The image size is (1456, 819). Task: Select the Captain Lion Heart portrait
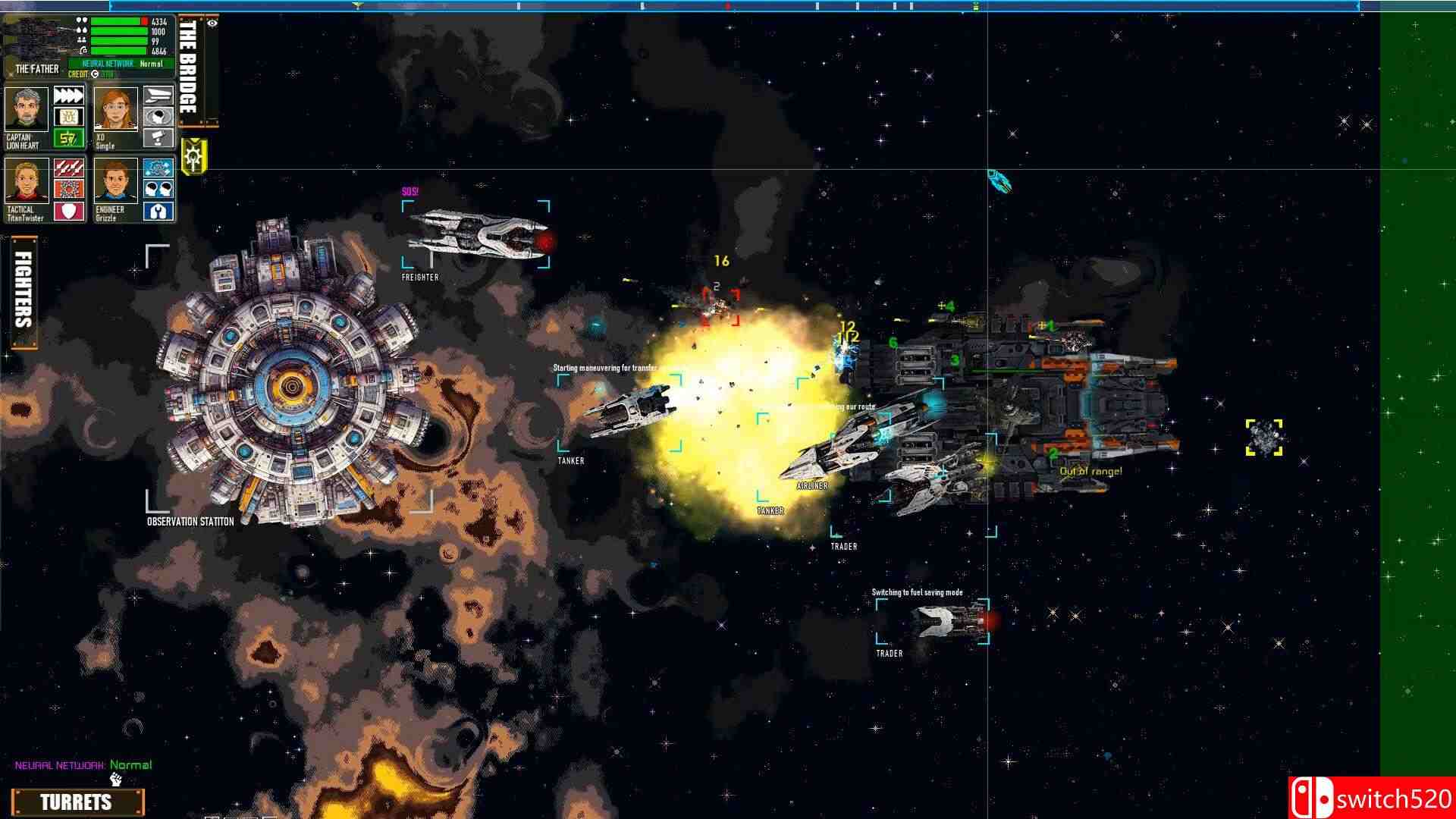tap(26, 109)
